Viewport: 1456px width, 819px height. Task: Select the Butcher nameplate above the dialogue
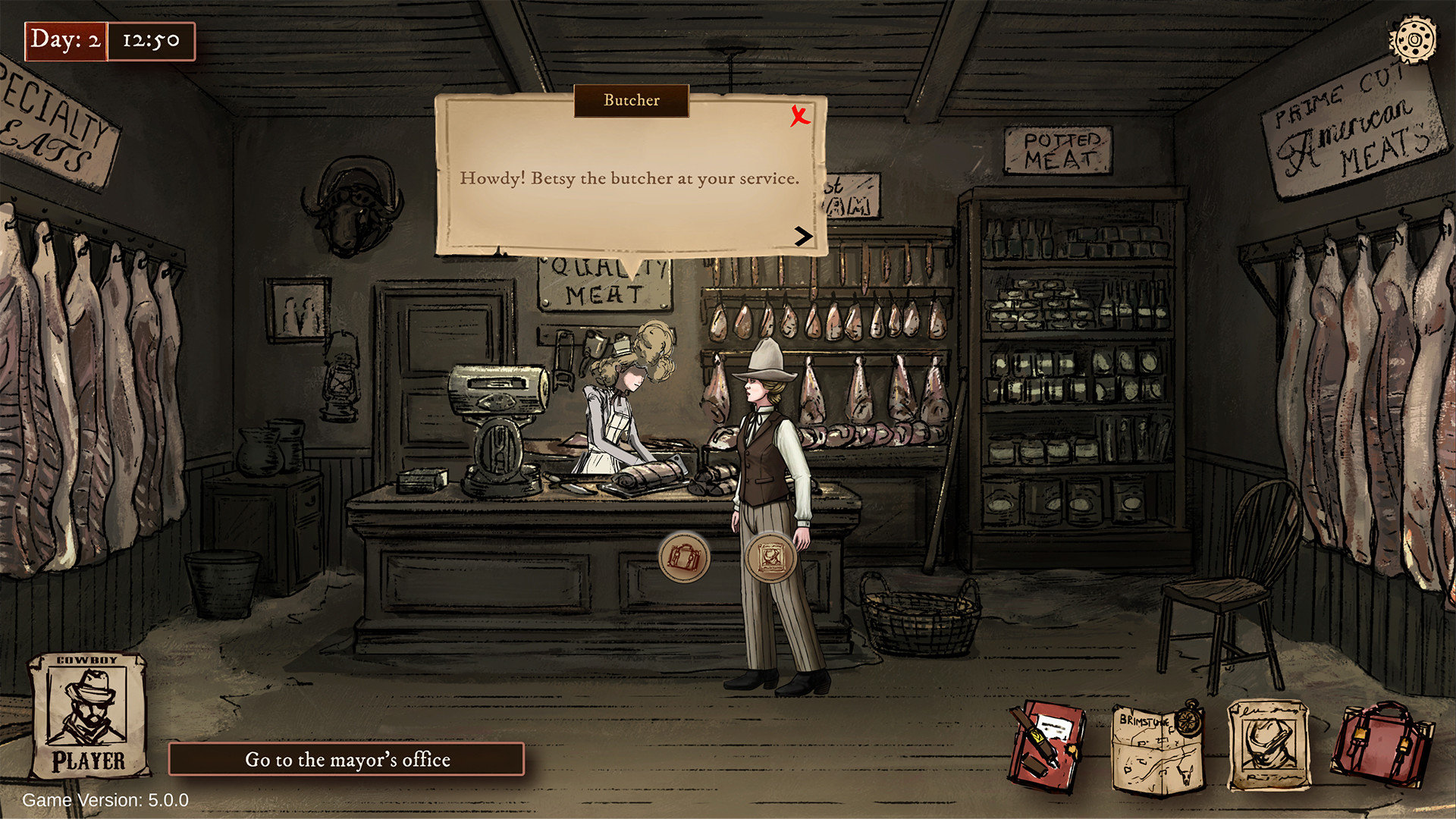point(631,100)
